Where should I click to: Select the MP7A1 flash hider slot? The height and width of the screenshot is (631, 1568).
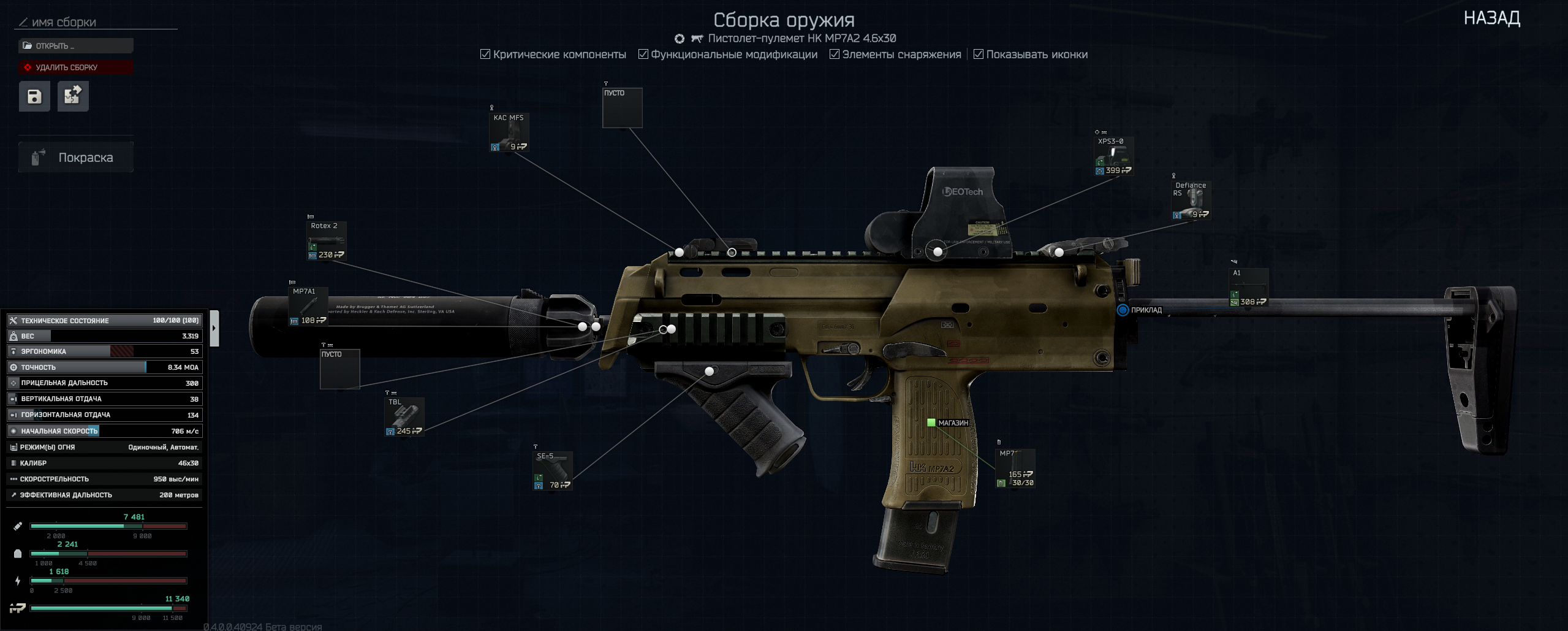[x=308, y=307]
